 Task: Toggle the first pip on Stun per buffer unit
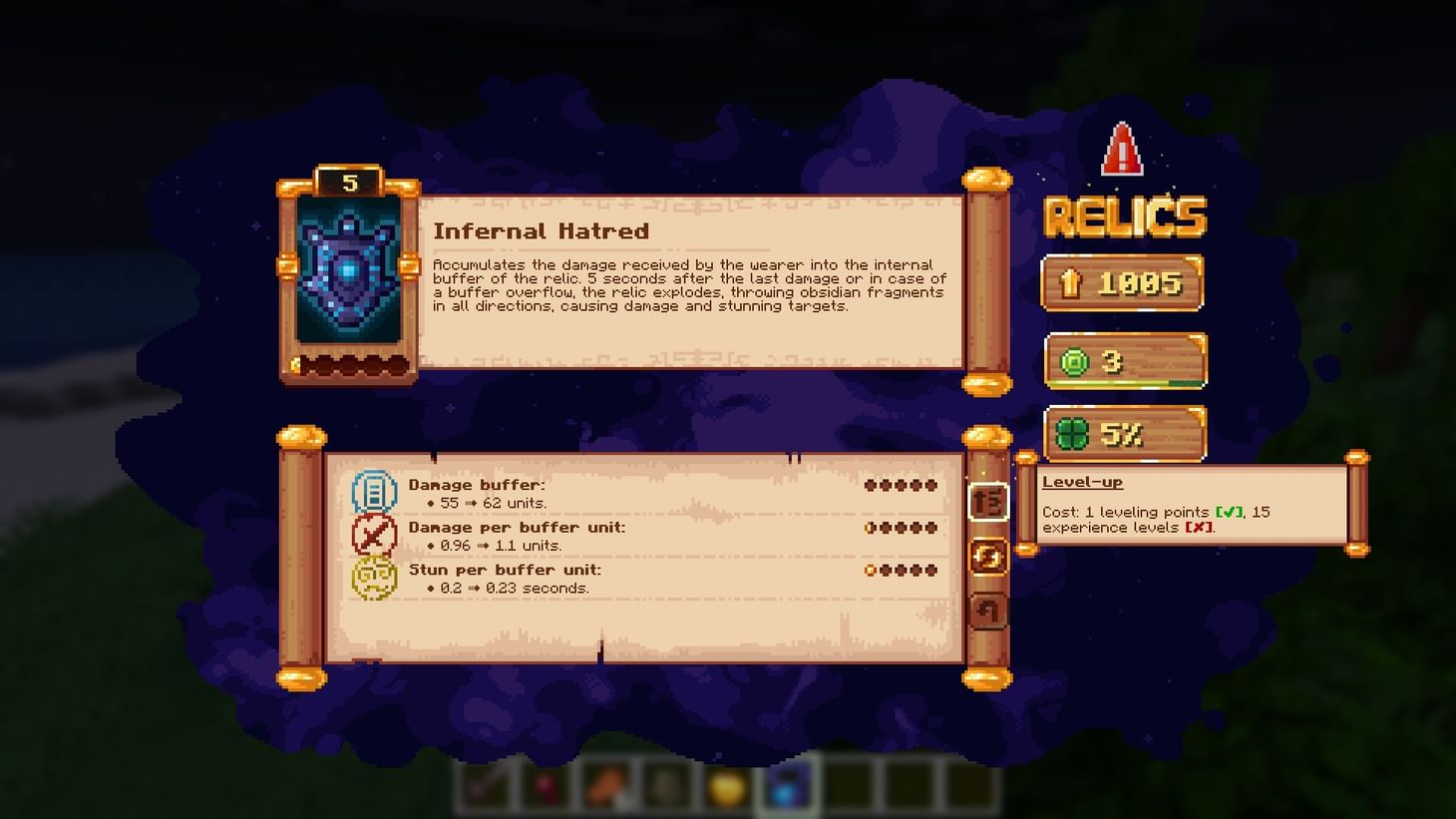(x=872, y=570)
